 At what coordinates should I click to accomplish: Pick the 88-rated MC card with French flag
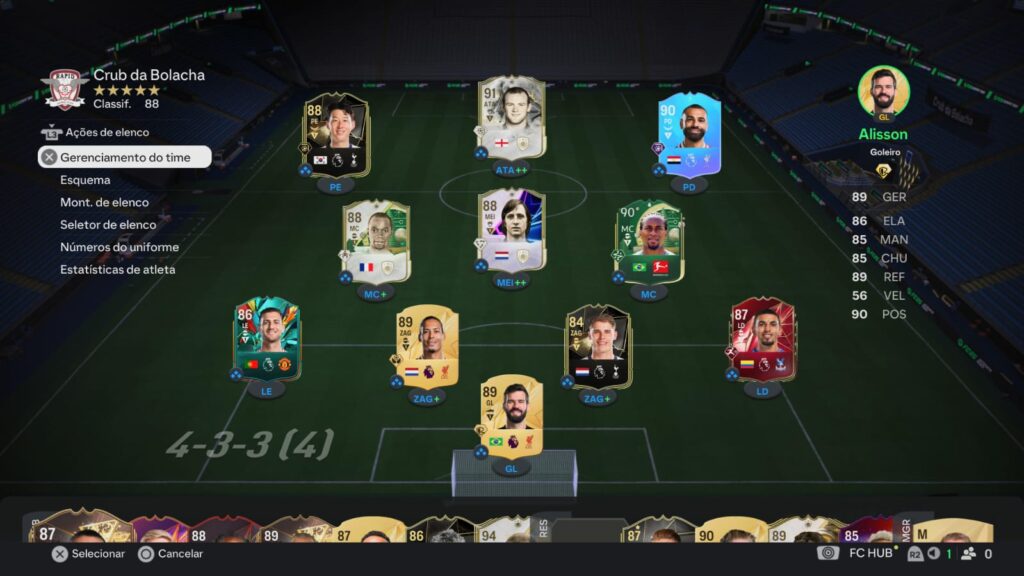click(x=376, y=242)
